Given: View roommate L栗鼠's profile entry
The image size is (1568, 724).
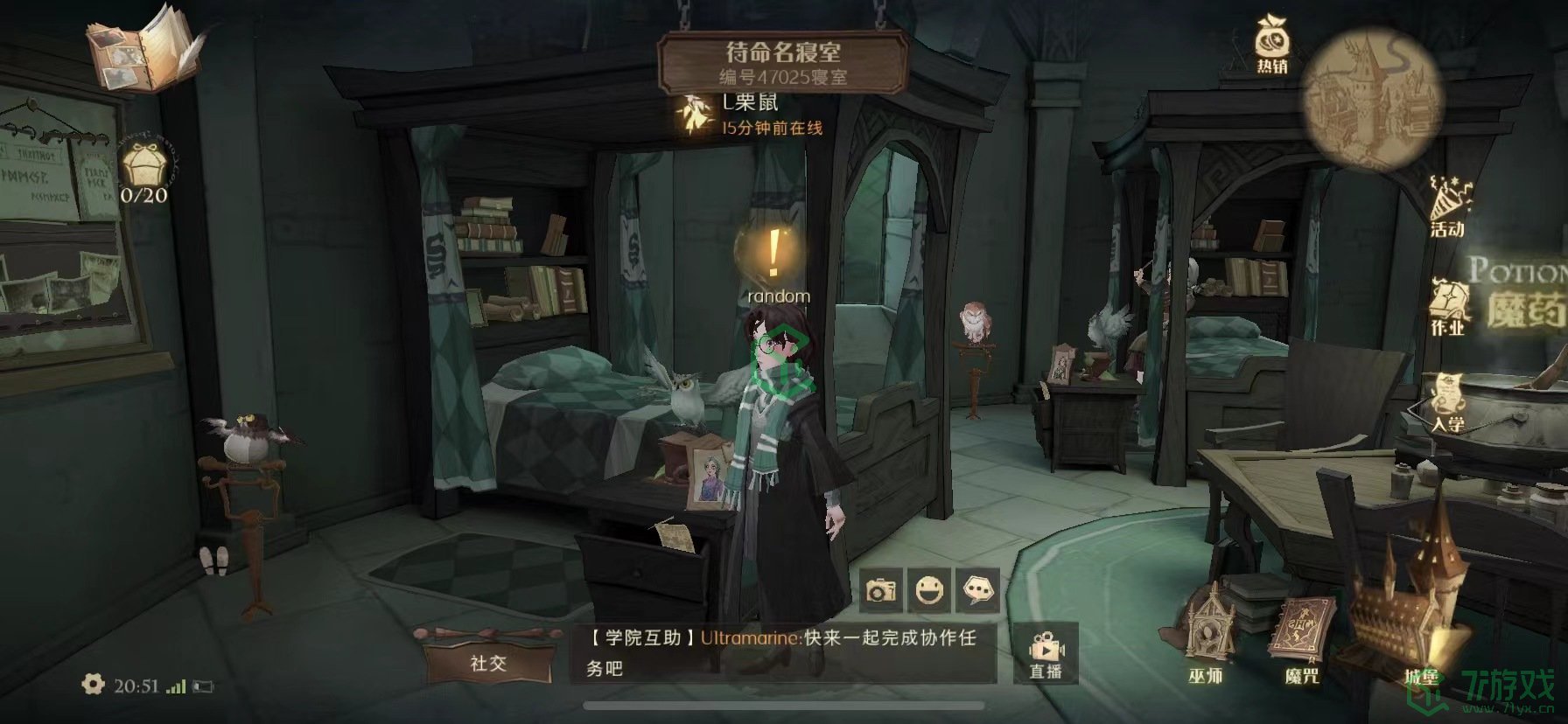Looking at the screenshot, I should point(751,115).
